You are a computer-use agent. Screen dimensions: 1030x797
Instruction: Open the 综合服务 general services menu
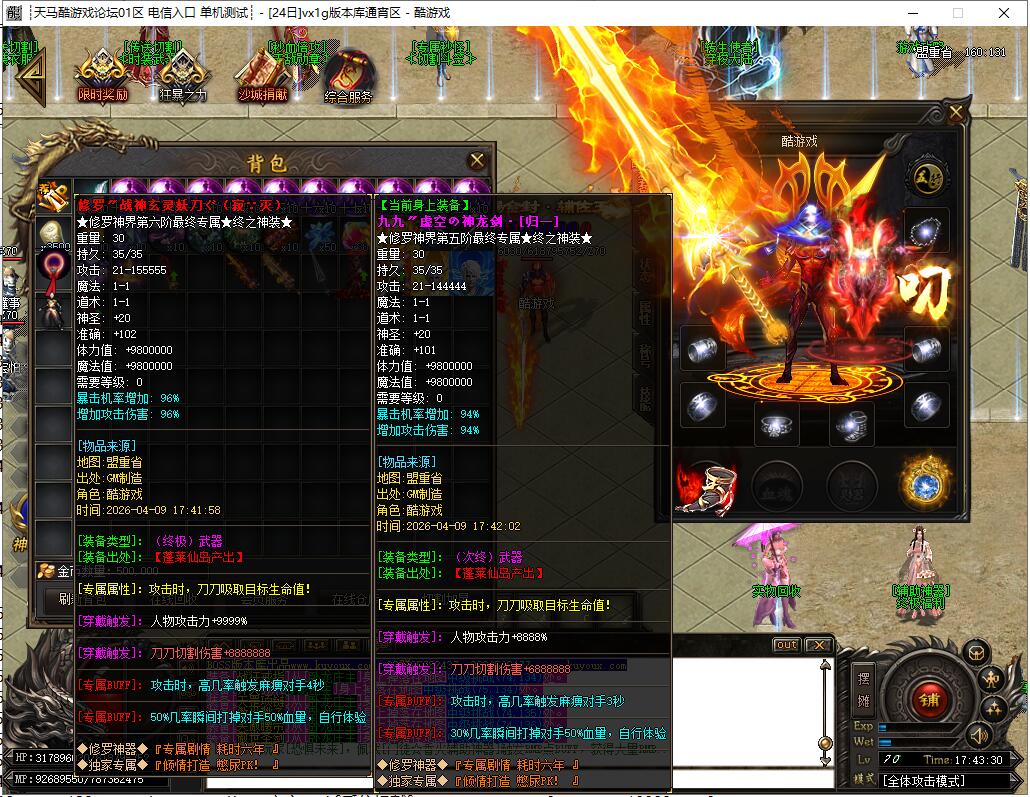[347, 76]
